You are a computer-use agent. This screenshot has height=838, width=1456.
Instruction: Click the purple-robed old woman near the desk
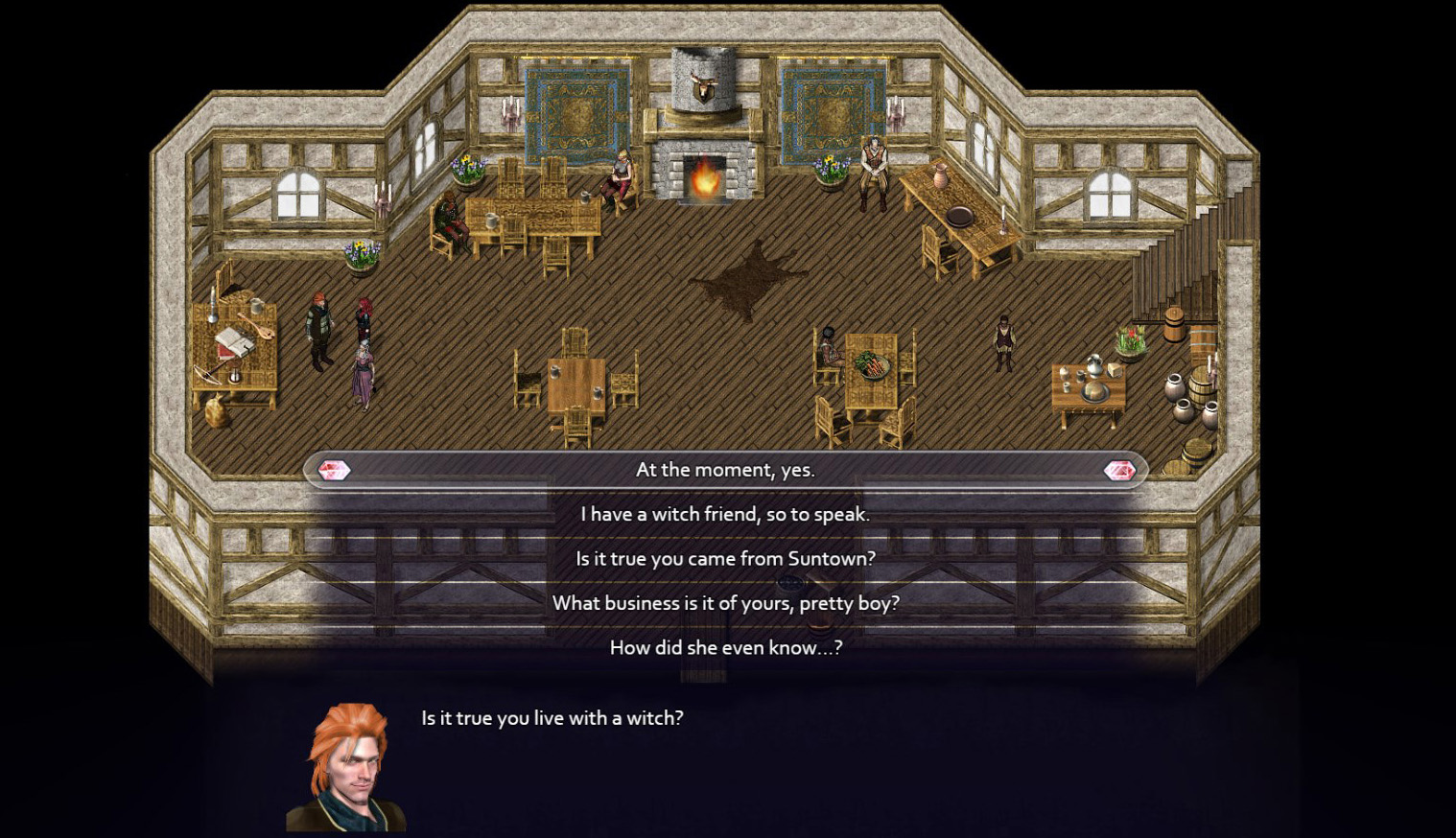363,372
